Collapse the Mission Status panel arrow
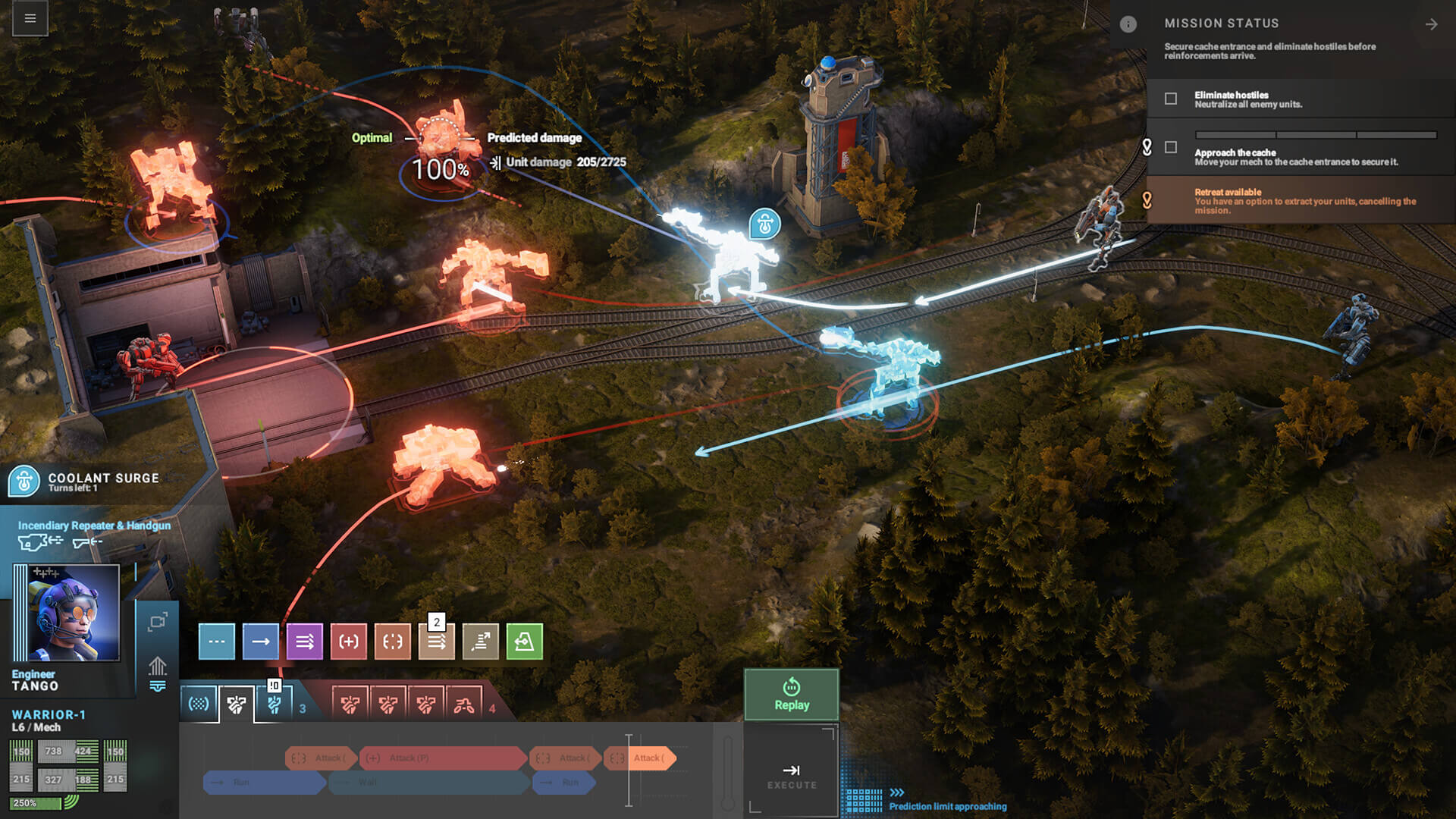The image size is (1456, 819). (x=1431, y=24)
